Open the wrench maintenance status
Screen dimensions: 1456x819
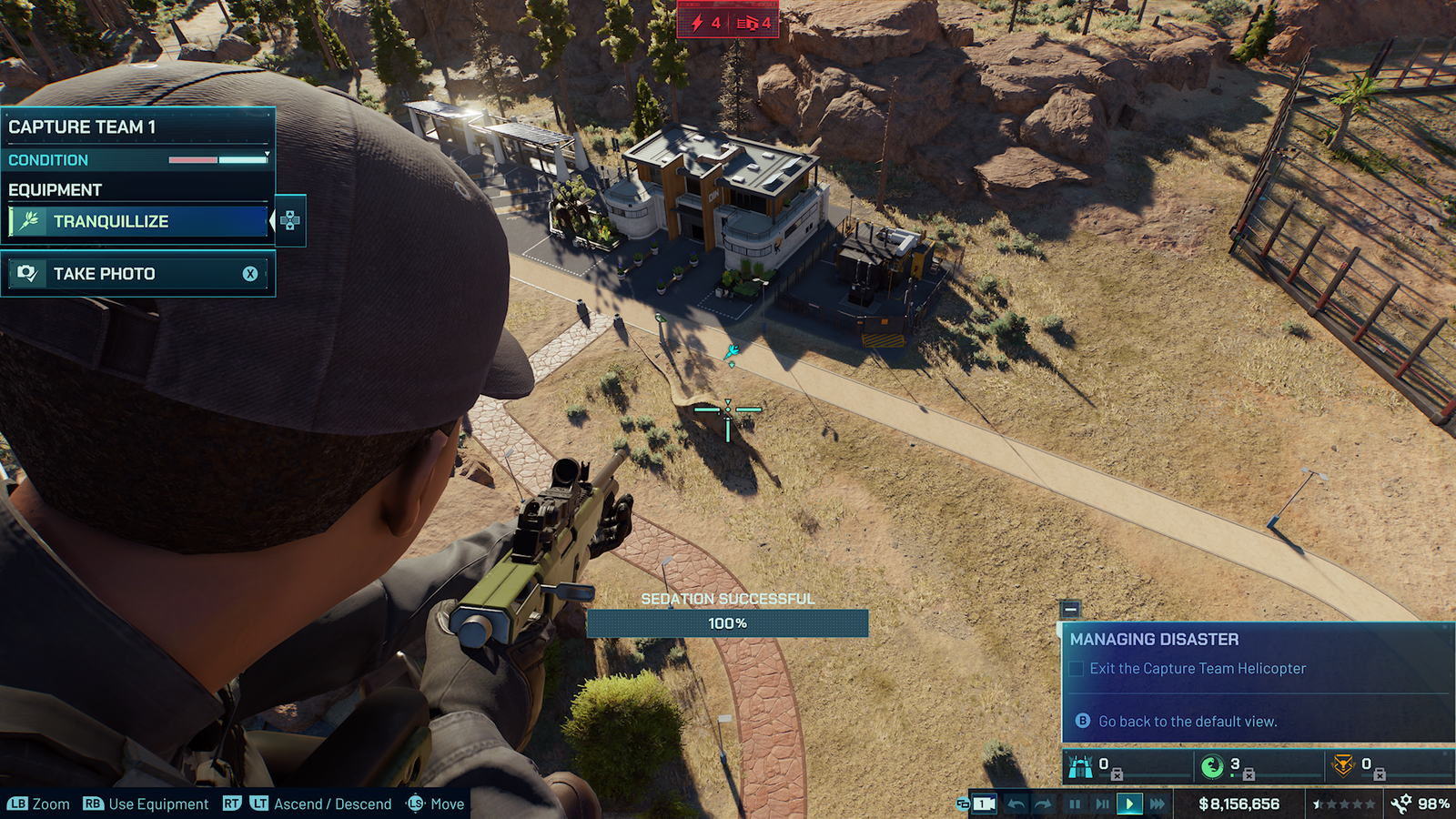(1421, 804)
